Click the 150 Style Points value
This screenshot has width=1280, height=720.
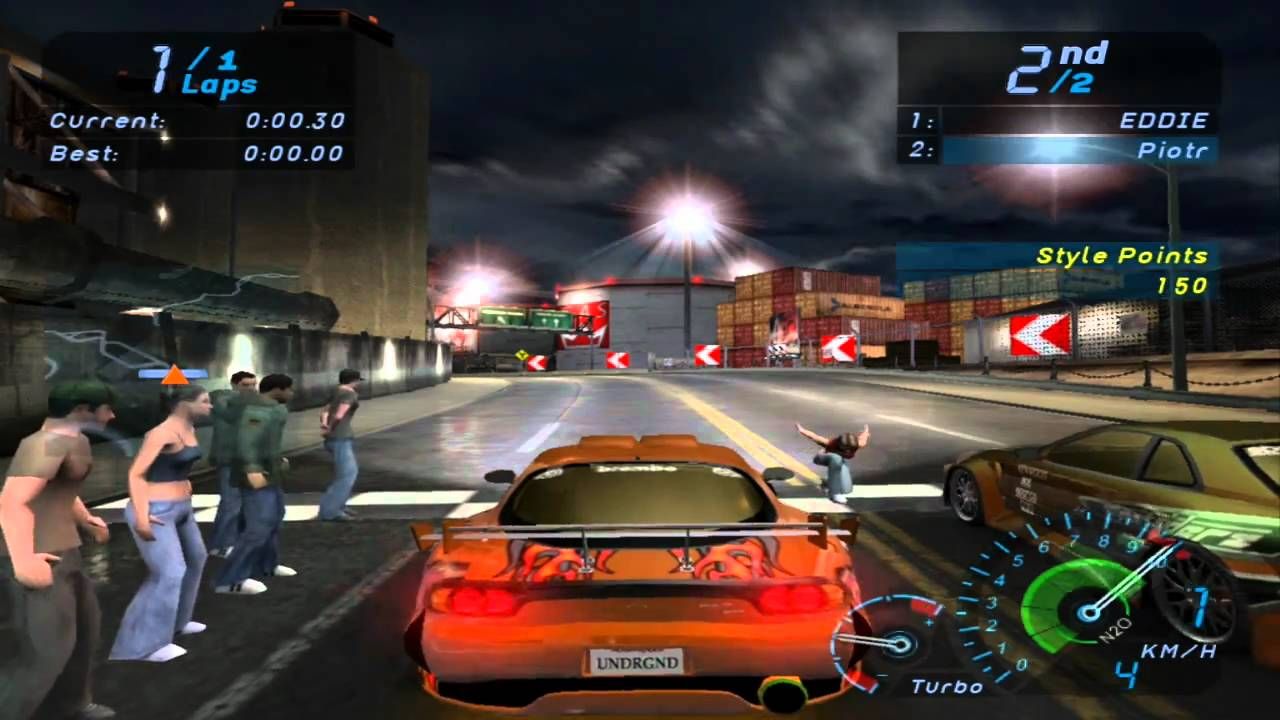(1185, 284)
